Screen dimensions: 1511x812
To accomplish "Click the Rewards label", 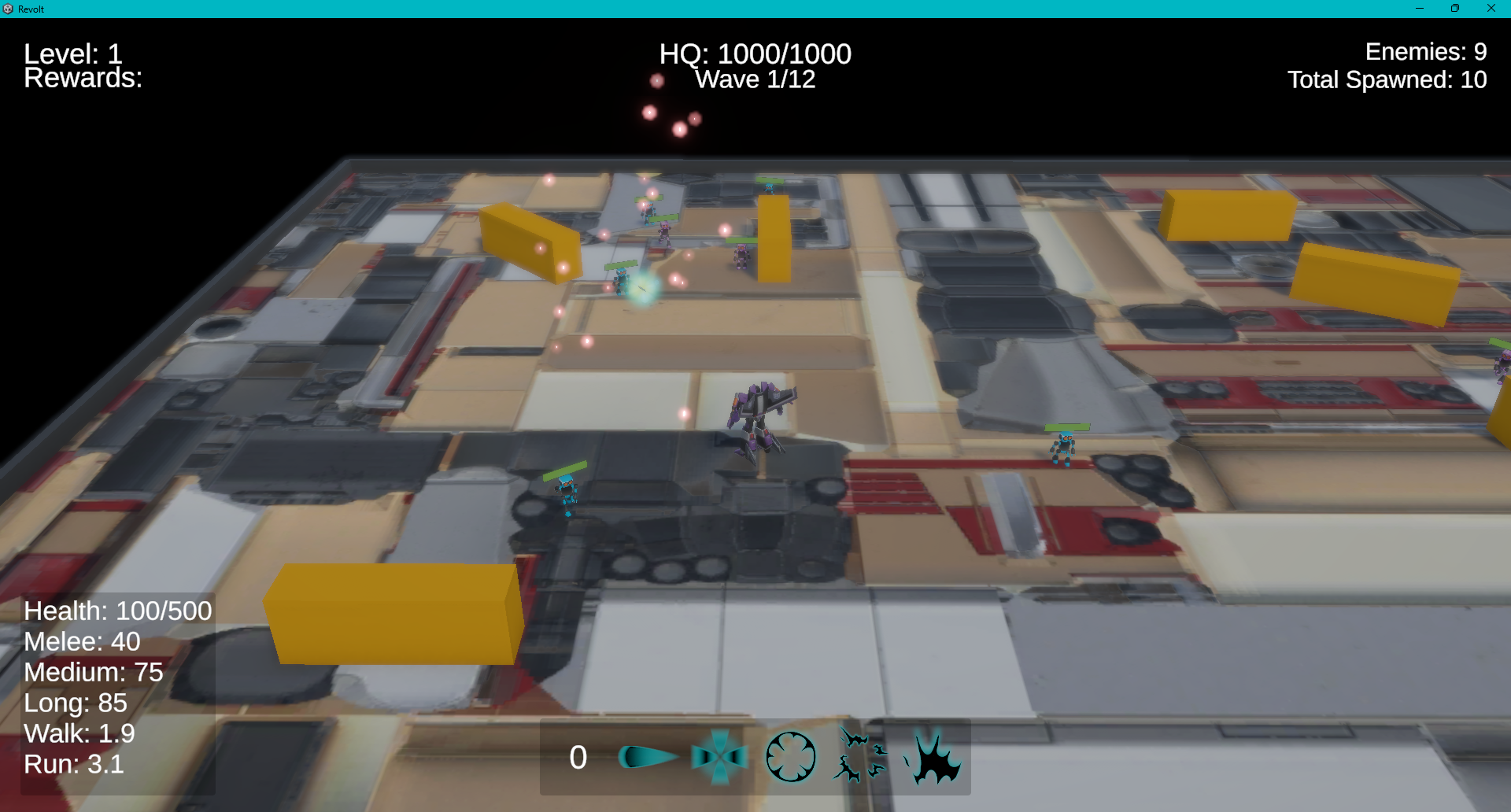I will [x=83, y=78].
